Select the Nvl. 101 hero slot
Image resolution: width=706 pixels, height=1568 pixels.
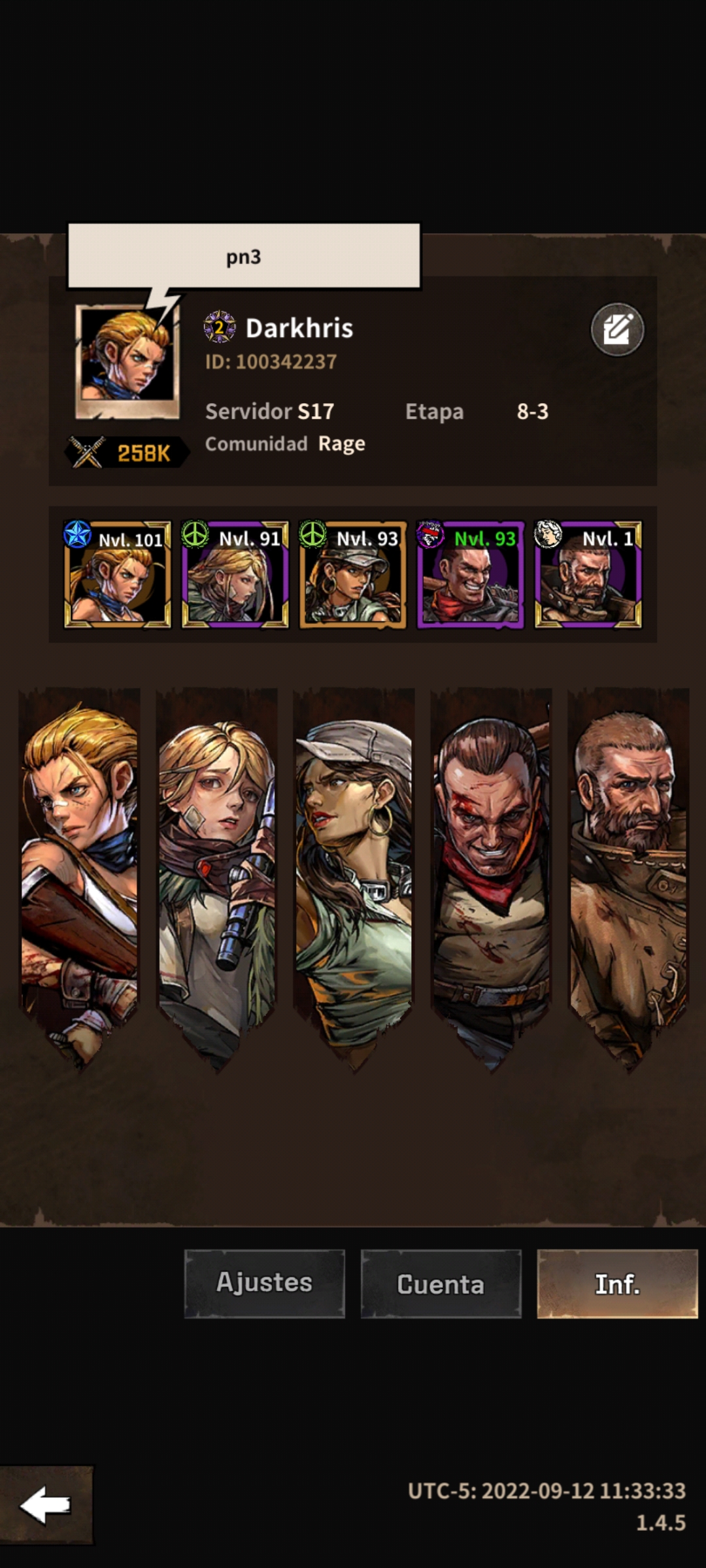point(118,574)
